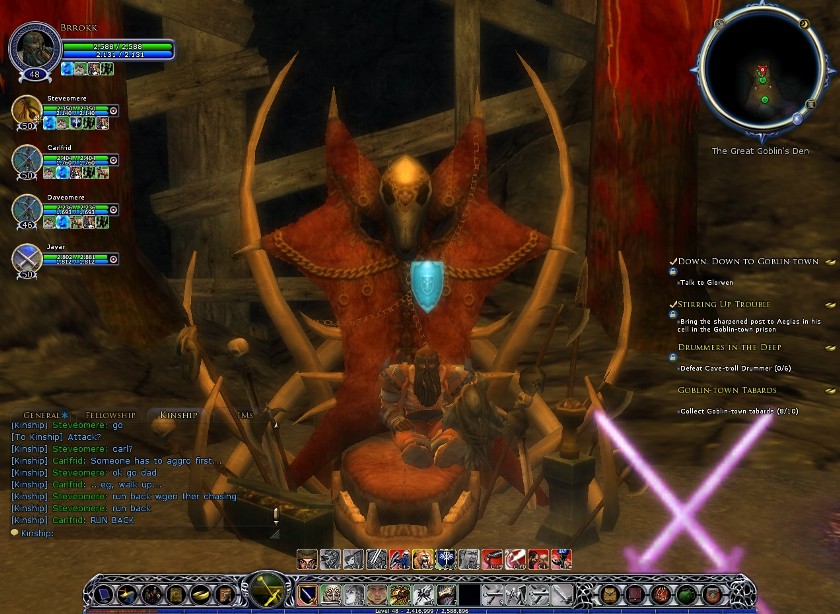The image size is (840, 614).
Task: Target fellowship member Carlfrid's portrait
Action: pyautogui.click(x=26, y=160)
